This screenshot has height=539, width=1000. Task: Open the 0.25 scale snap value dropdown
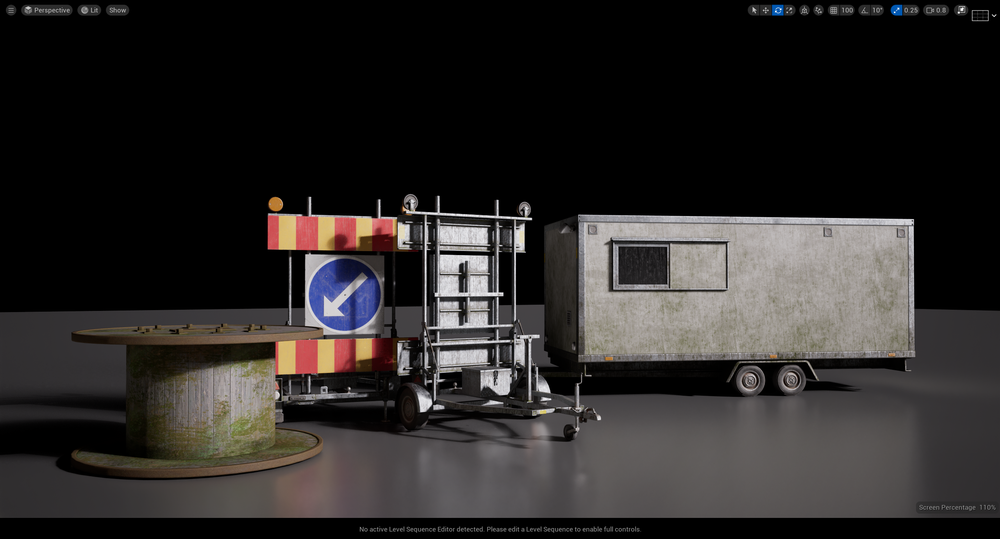coord(911,10)
